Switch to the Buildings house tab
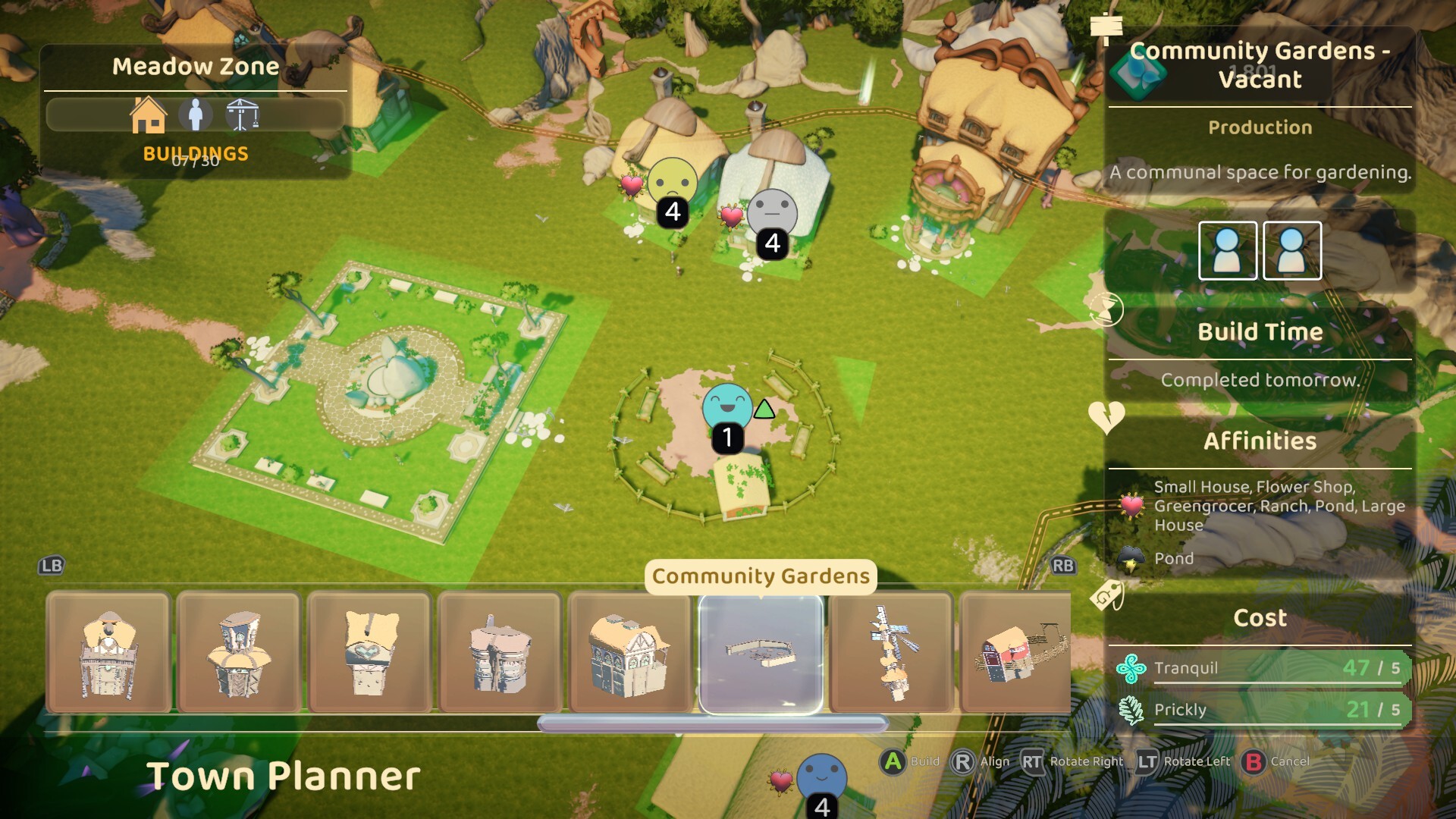Image resolution: width=1456 pixels, height=819 pixels. 149,115
